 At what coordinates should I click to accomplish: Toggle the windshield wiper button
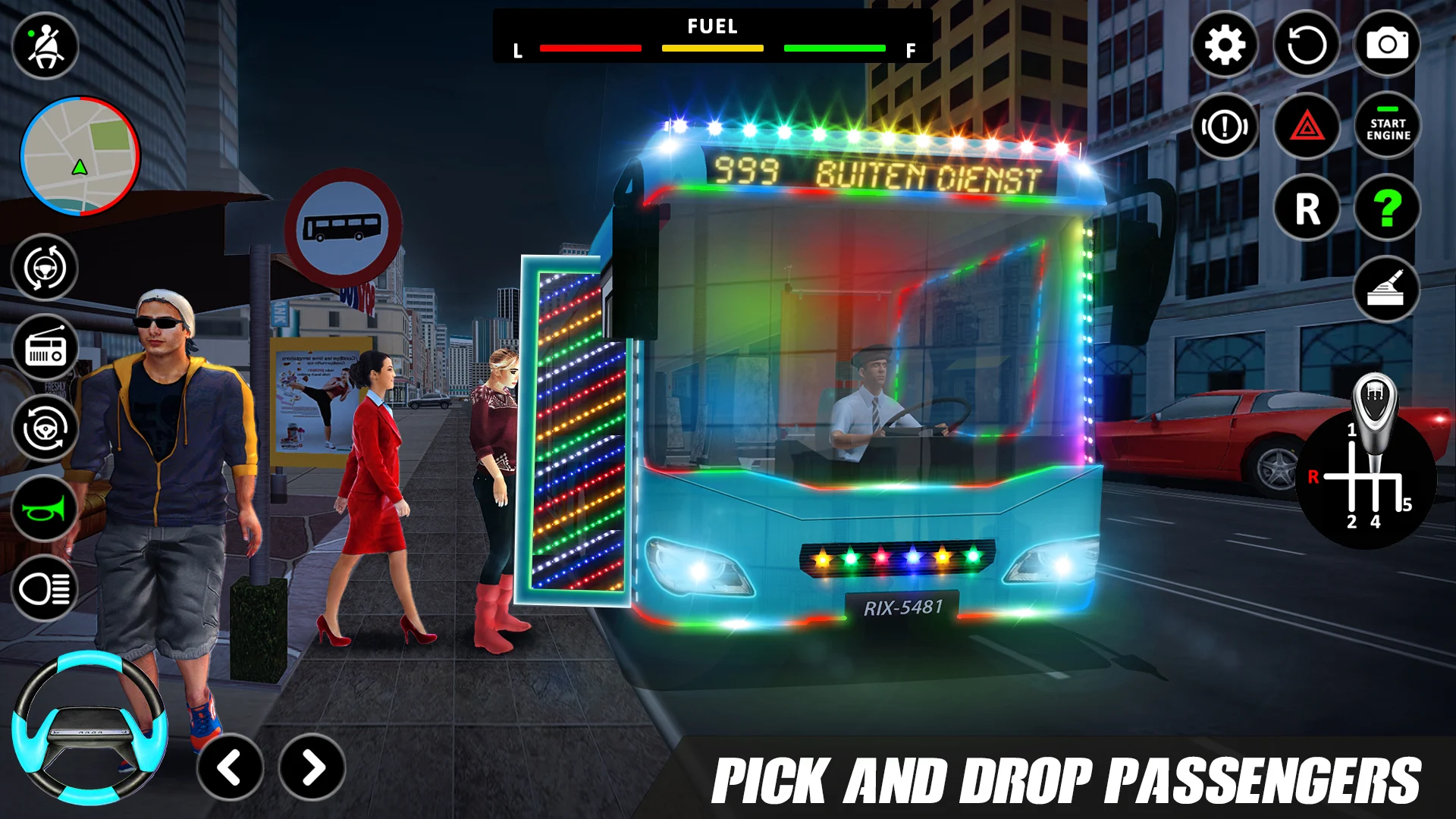point(1386,290)
